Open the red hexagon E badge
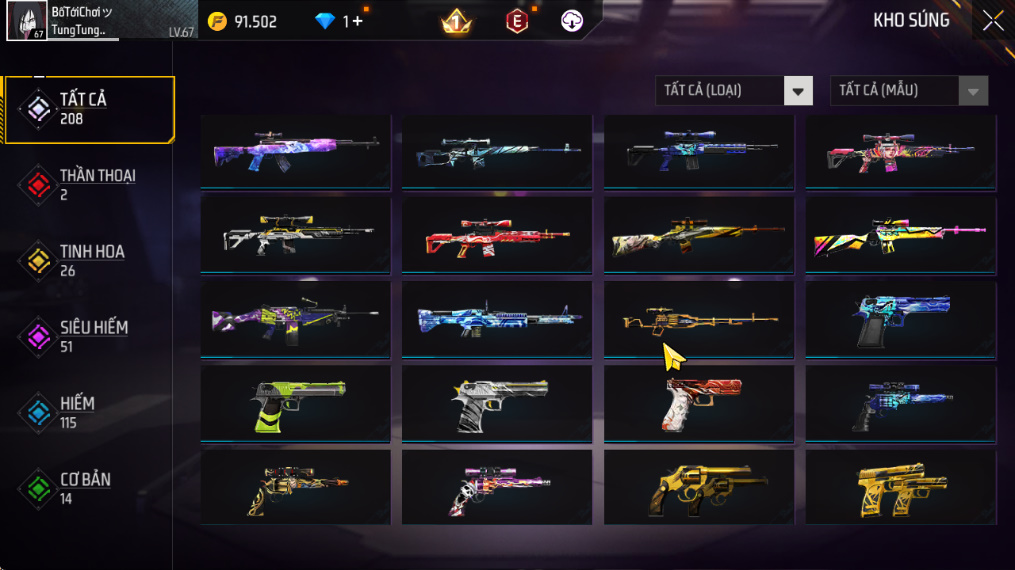This screenshot has width=1015, height=570. pyautogui.click(x=517, y=21)
